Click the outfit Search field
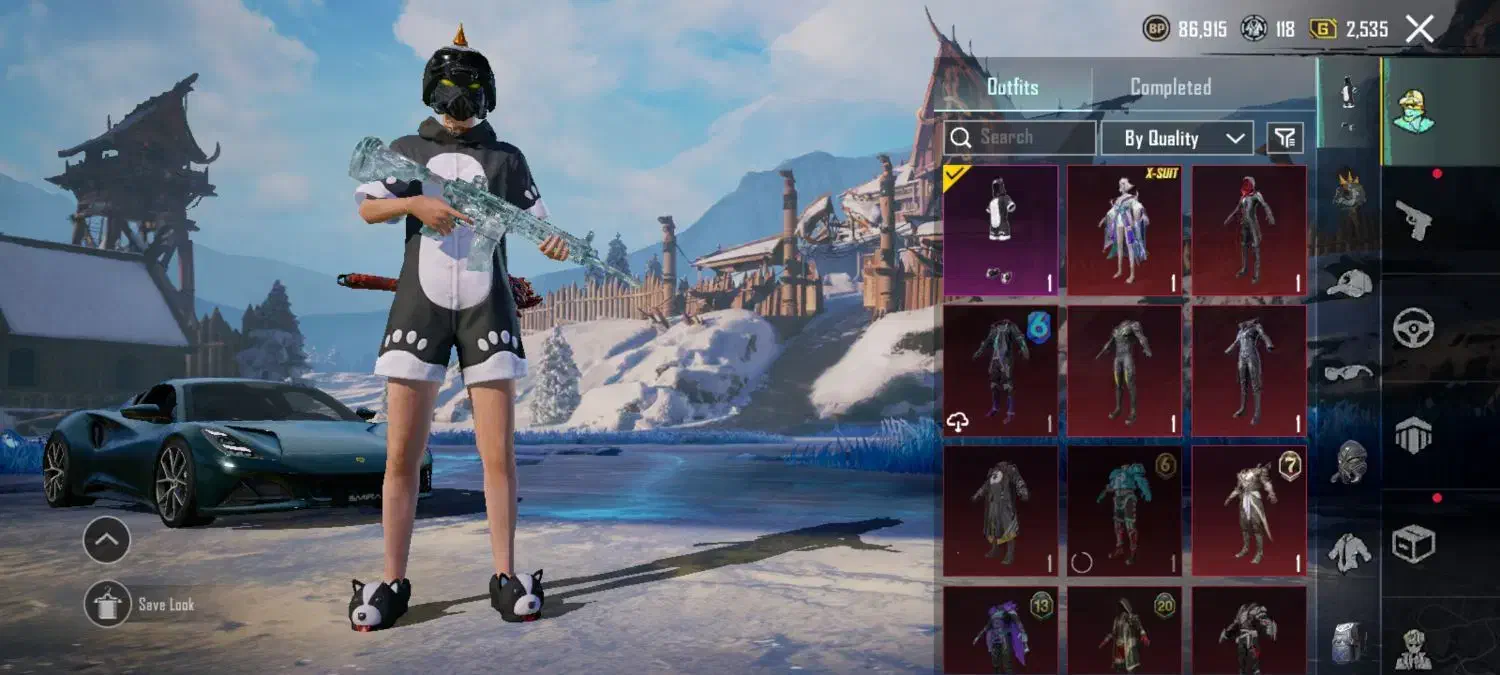 (x=1020, y=138)
